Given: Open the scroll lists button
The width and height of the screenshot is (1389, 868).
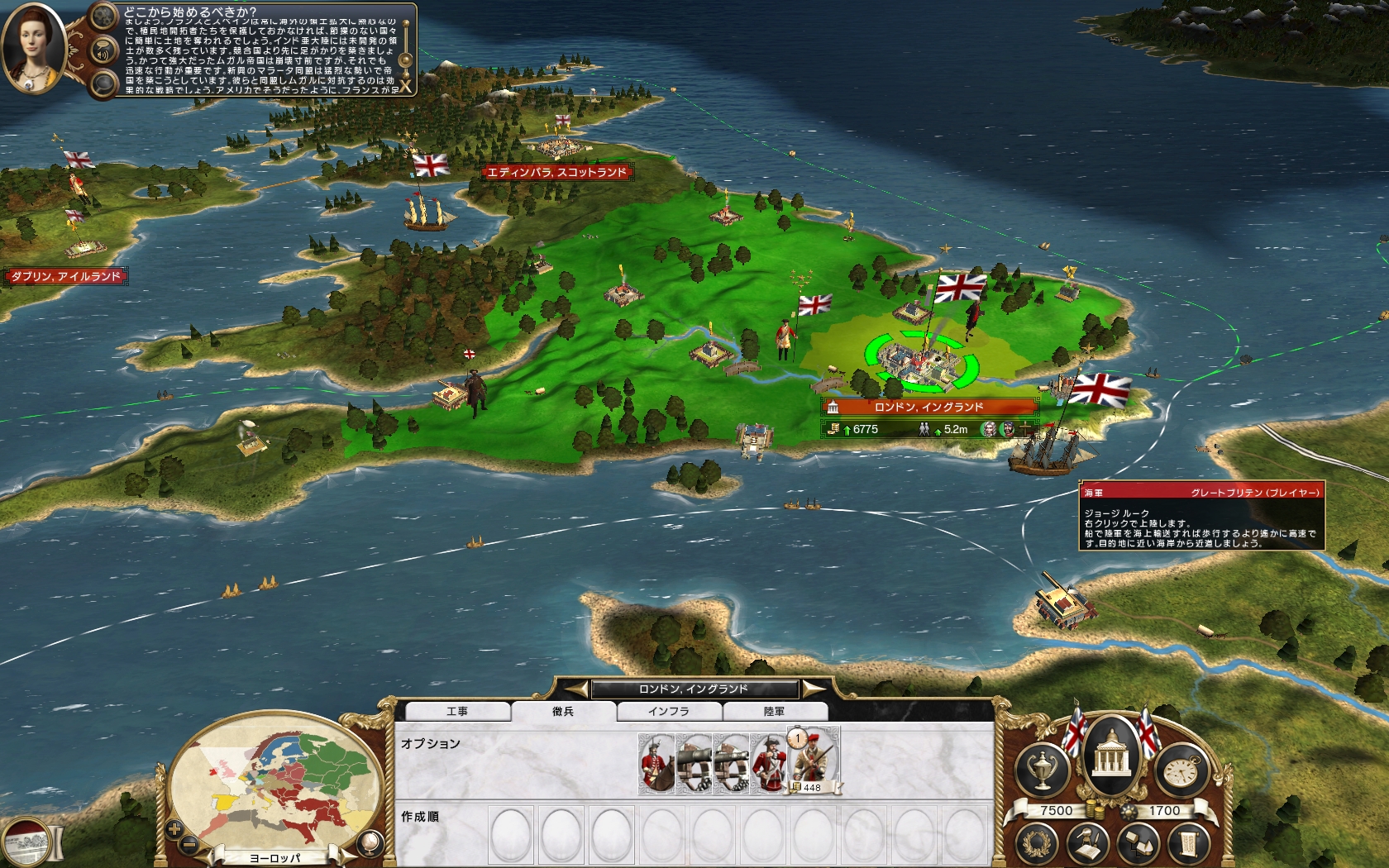Looking at the screenshot, I should 1187,843.
